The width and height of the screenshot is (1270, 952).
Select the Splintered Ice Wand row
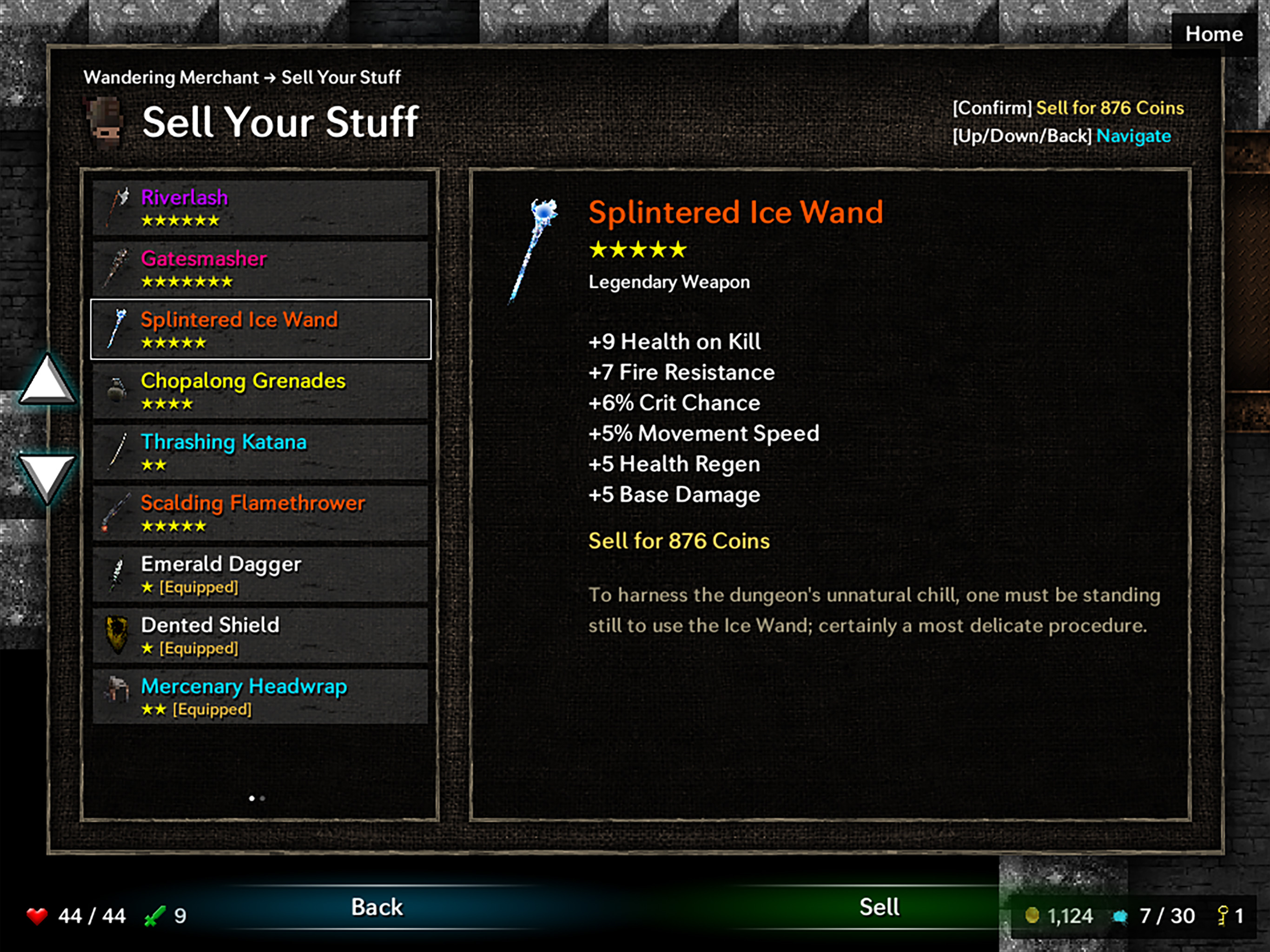(260, 330)
